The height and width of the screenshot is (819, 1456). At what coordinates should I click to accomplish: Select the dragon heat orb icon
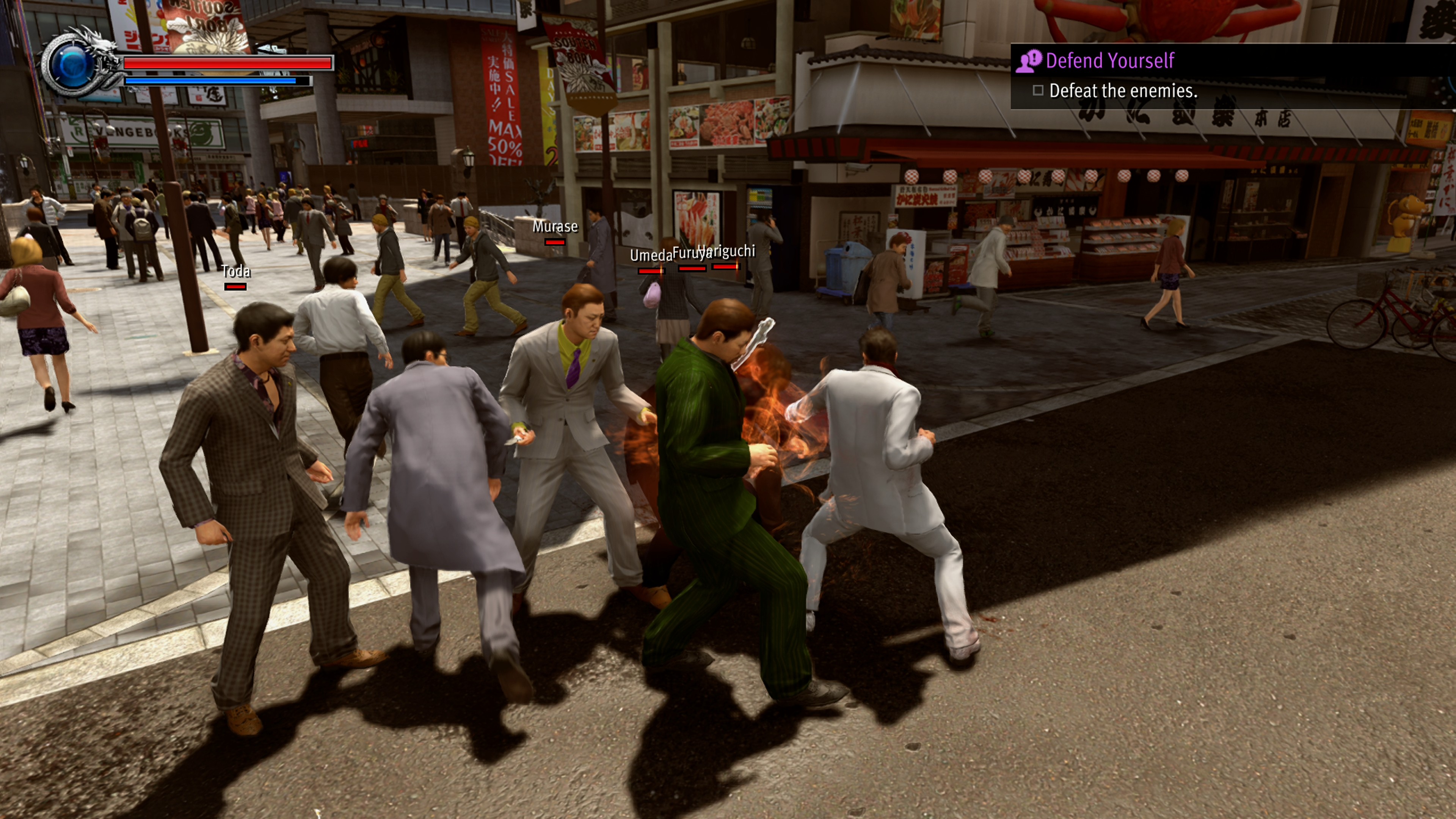click(72, 64)
